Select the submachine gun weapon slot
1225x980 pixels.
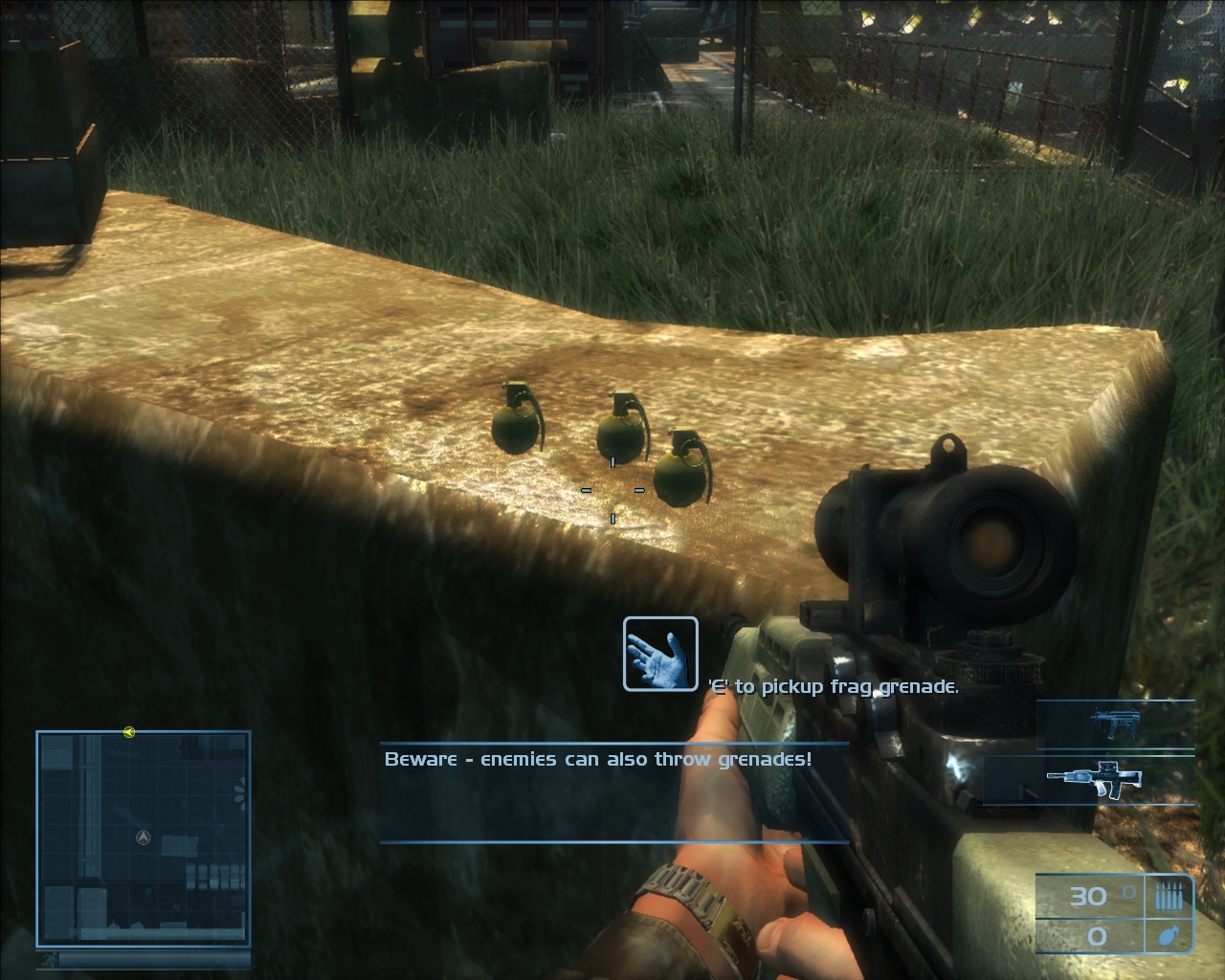(x=1114, y=723)
